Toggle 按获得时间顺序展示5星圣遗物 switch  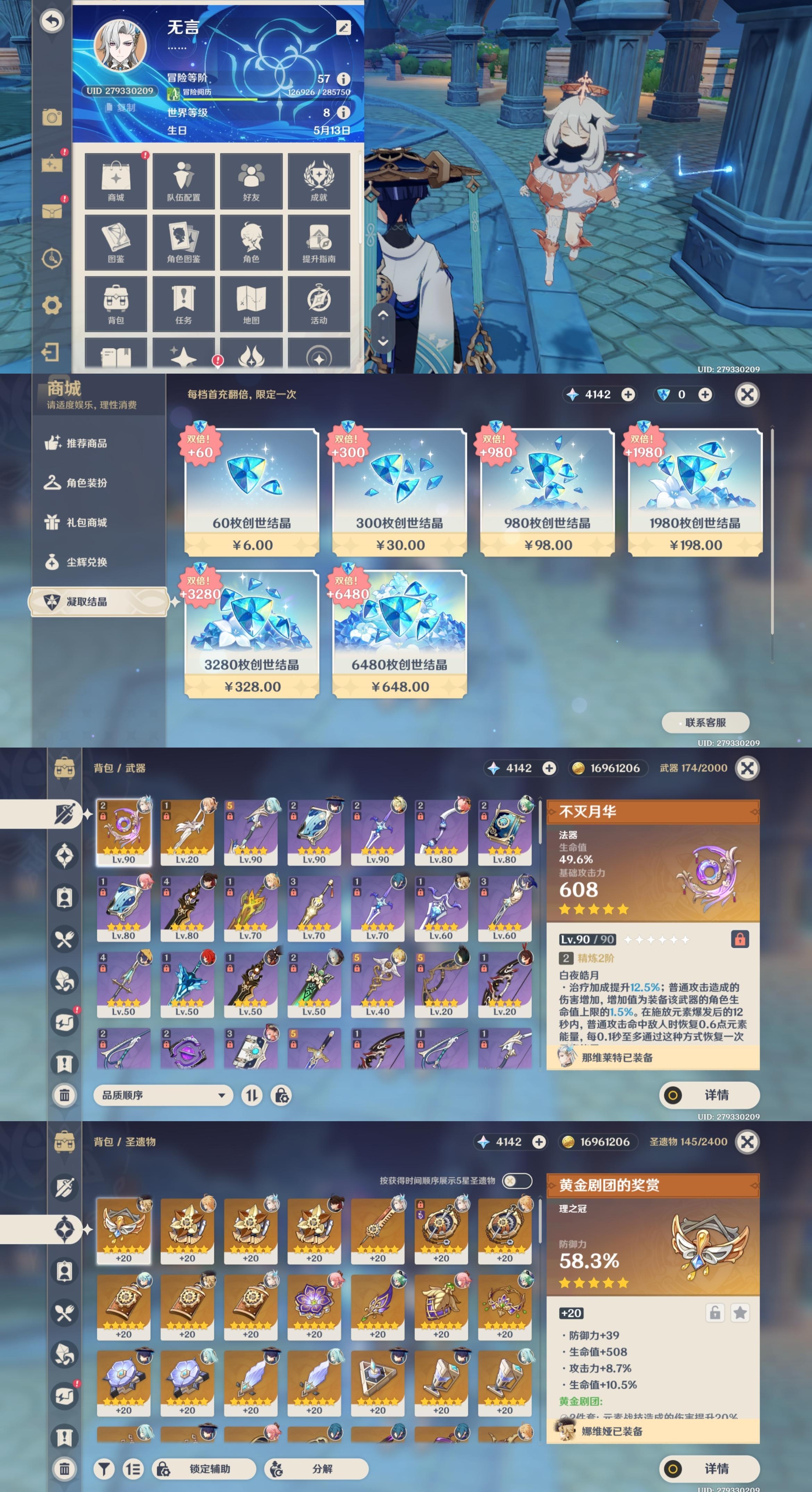tap(517, 1181)
